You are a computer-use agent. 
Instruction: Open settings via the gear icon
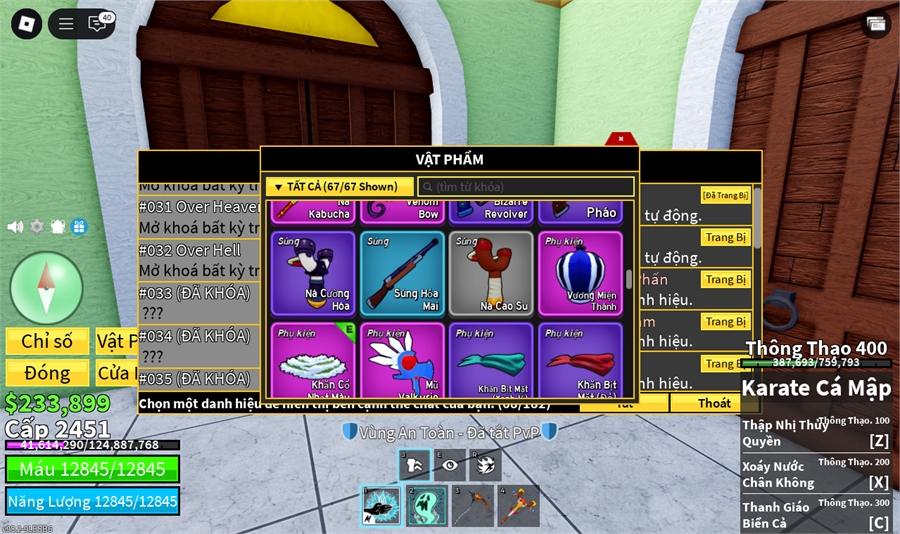[37, 227]
